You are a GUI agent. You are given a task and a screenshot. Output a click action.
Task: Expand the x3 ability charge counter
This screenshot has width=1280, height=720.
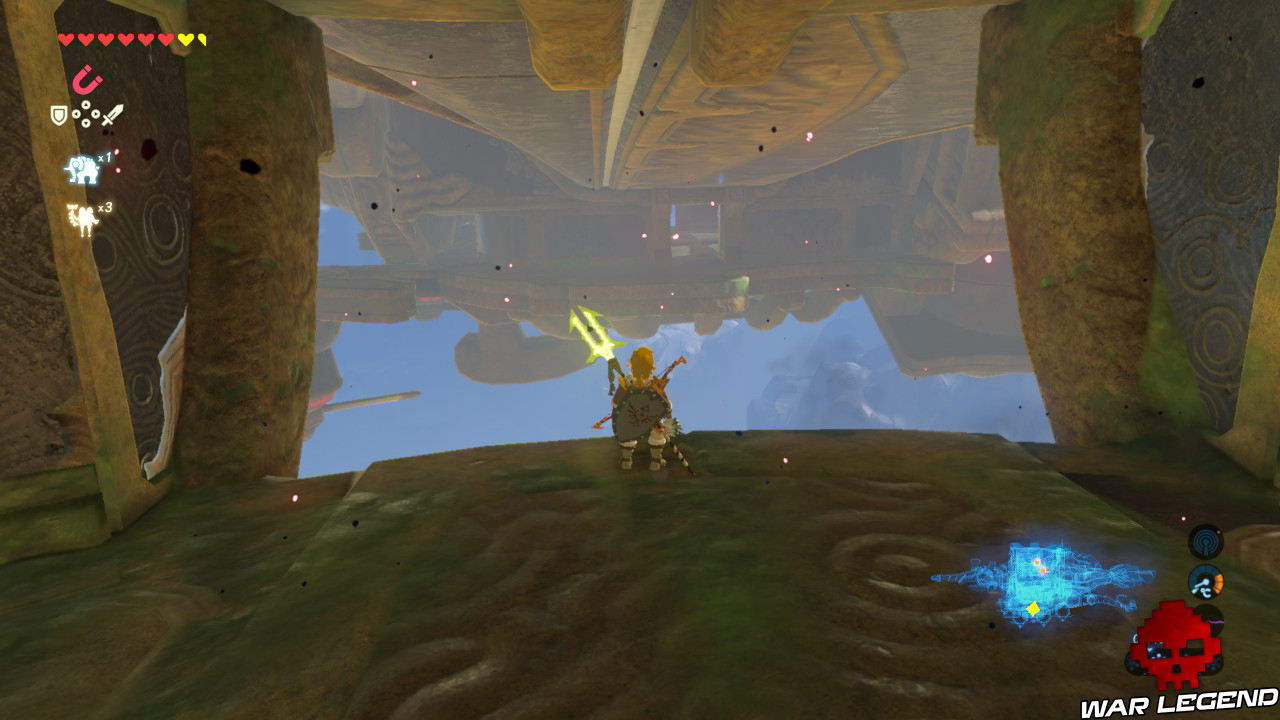(103, 208)
